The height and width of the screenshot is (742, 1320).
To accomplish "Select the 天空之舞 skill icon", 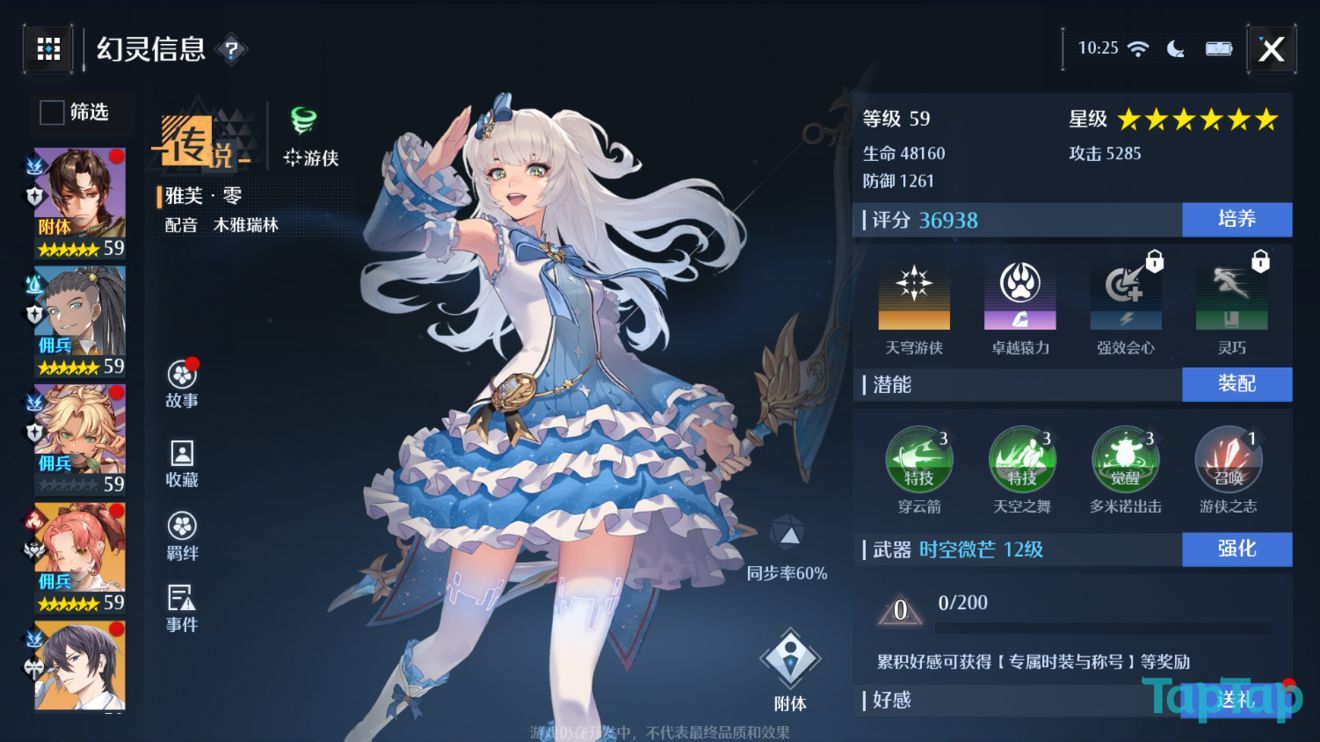I will tap(1022, 458).
